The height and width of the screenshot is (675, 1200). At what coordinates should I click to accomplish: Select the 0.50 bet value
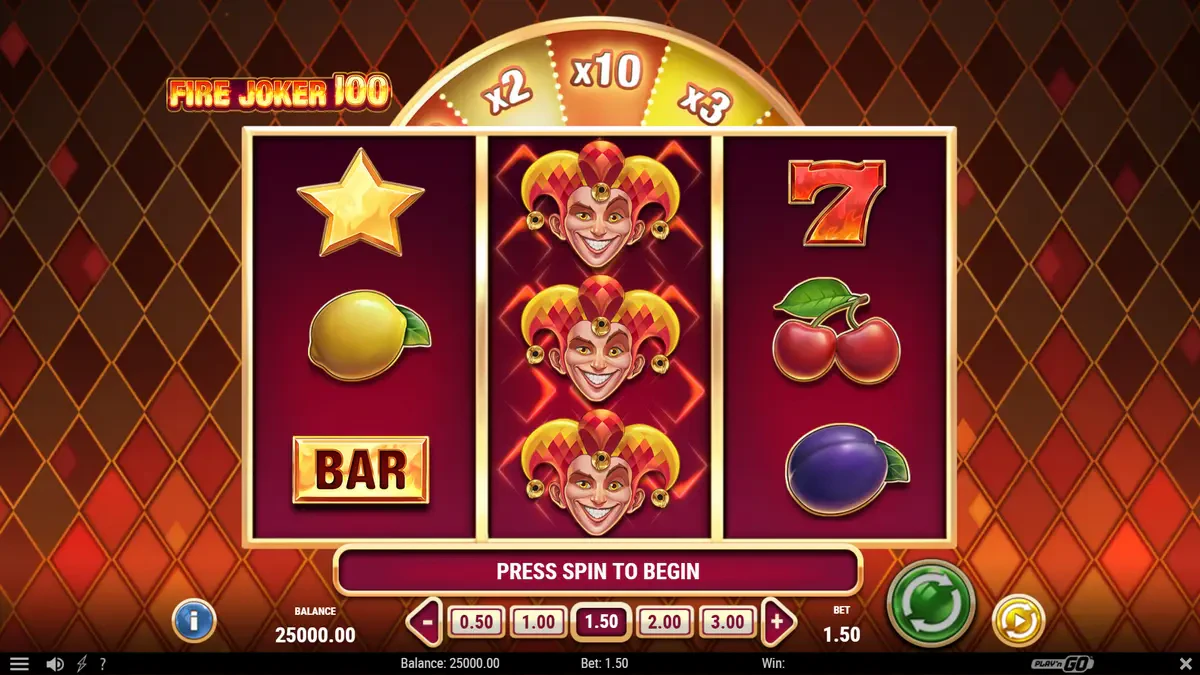click(x=476, y=622)
